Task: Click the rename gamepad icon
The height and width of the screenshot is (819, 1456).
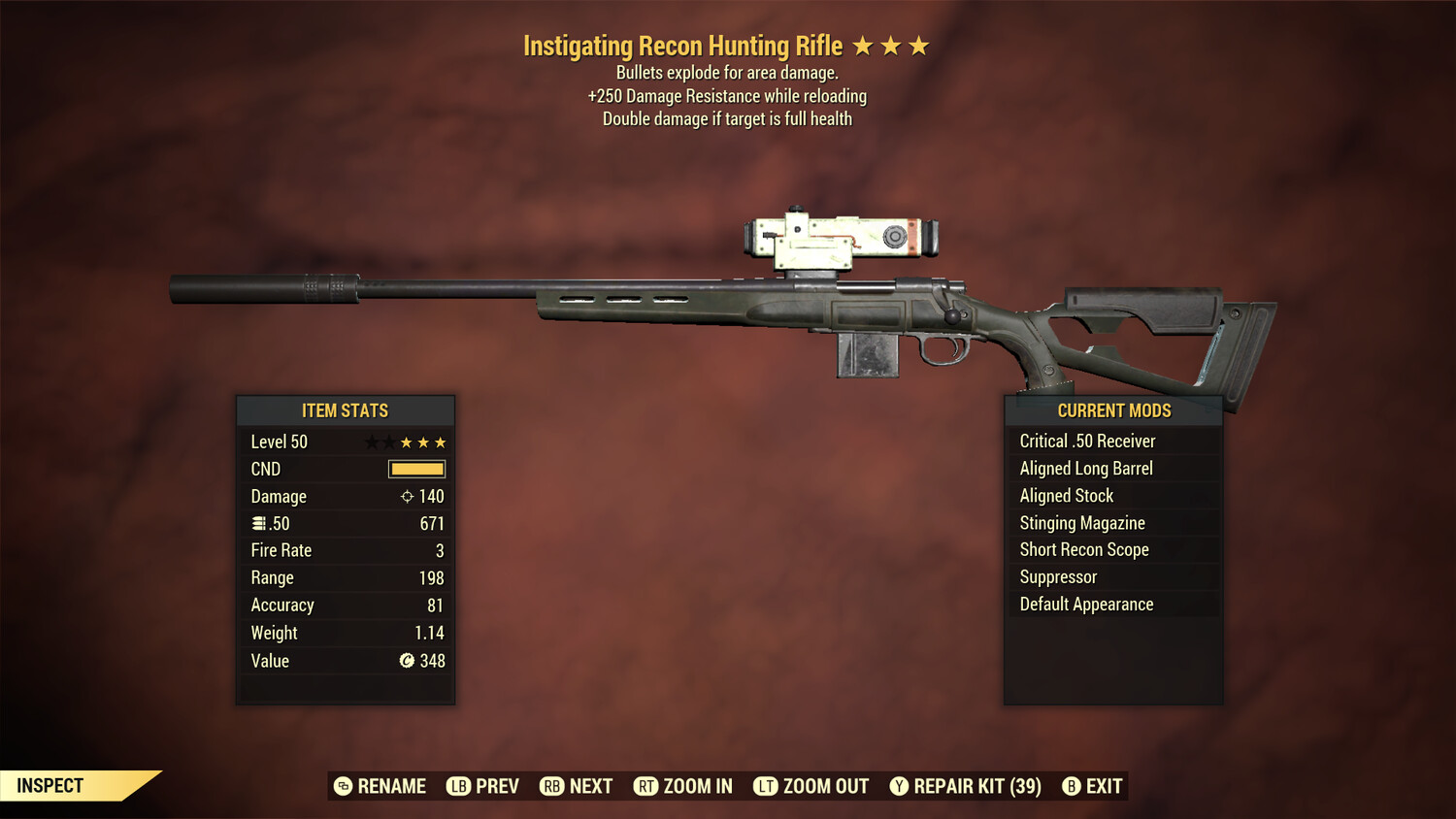Action: (x=344, y=786)
